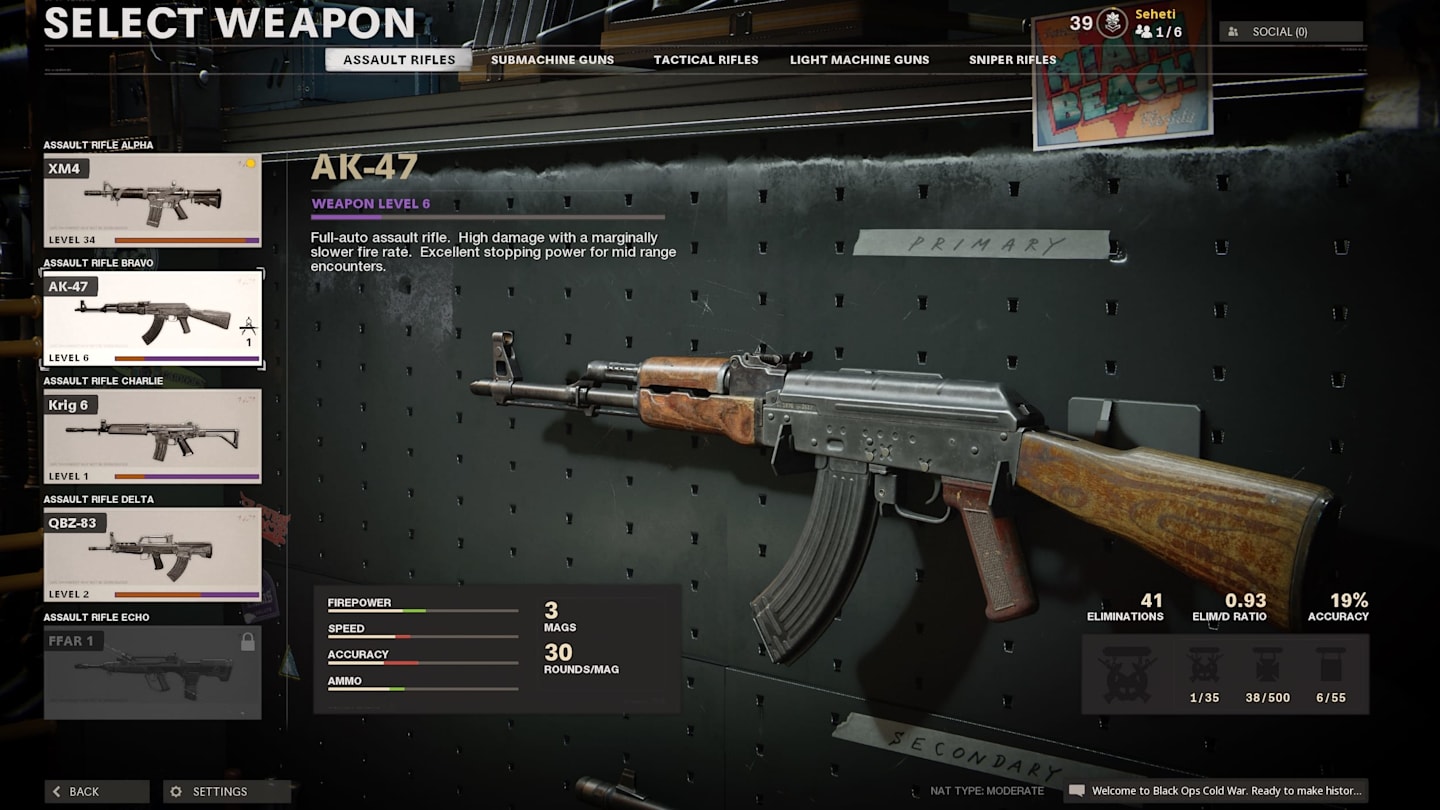
Task: Switch to the Submachine Guns tab
Action: (552, 59)
